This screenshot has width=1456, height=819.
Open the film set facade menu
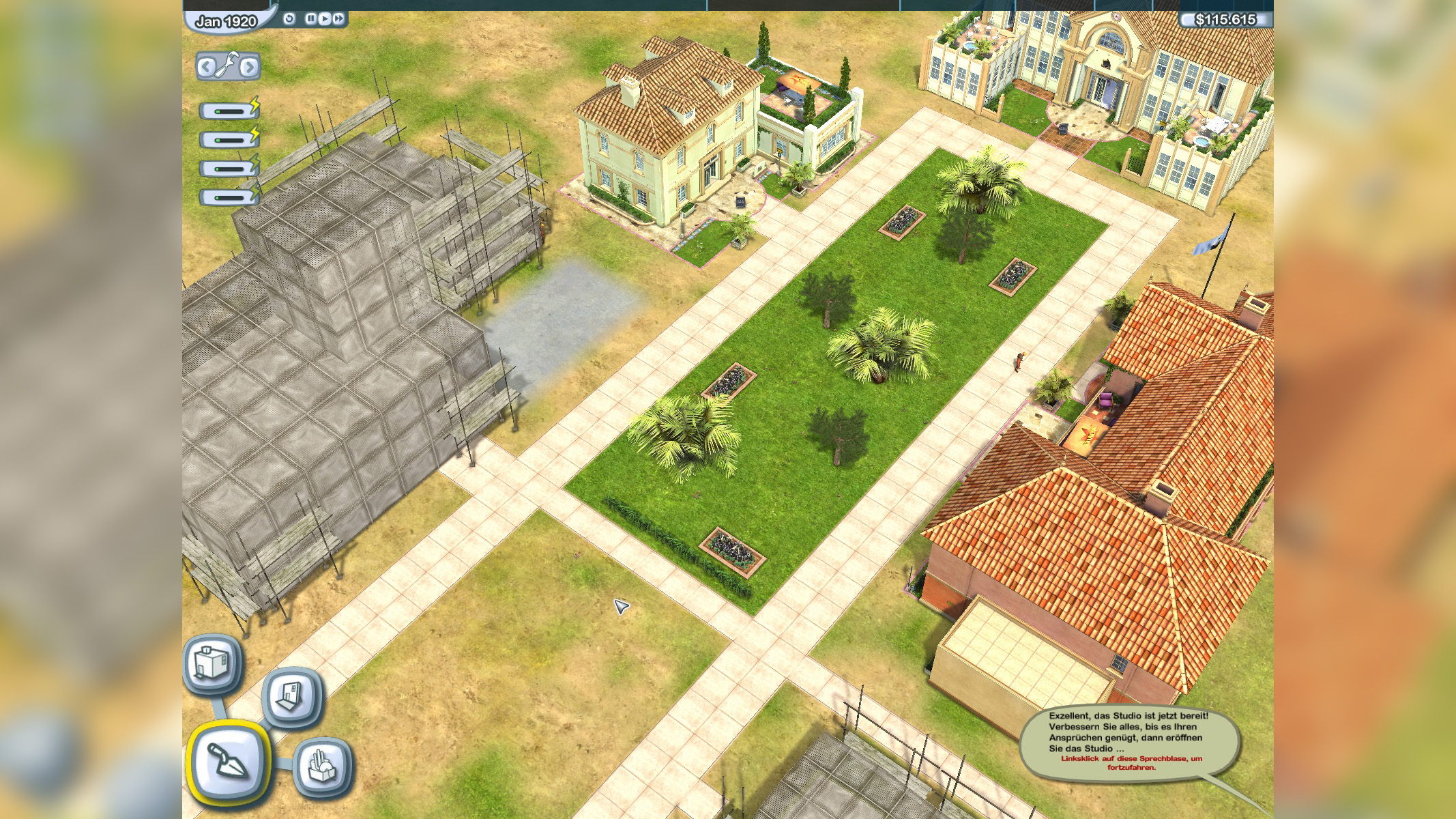(x=291, y=696)
